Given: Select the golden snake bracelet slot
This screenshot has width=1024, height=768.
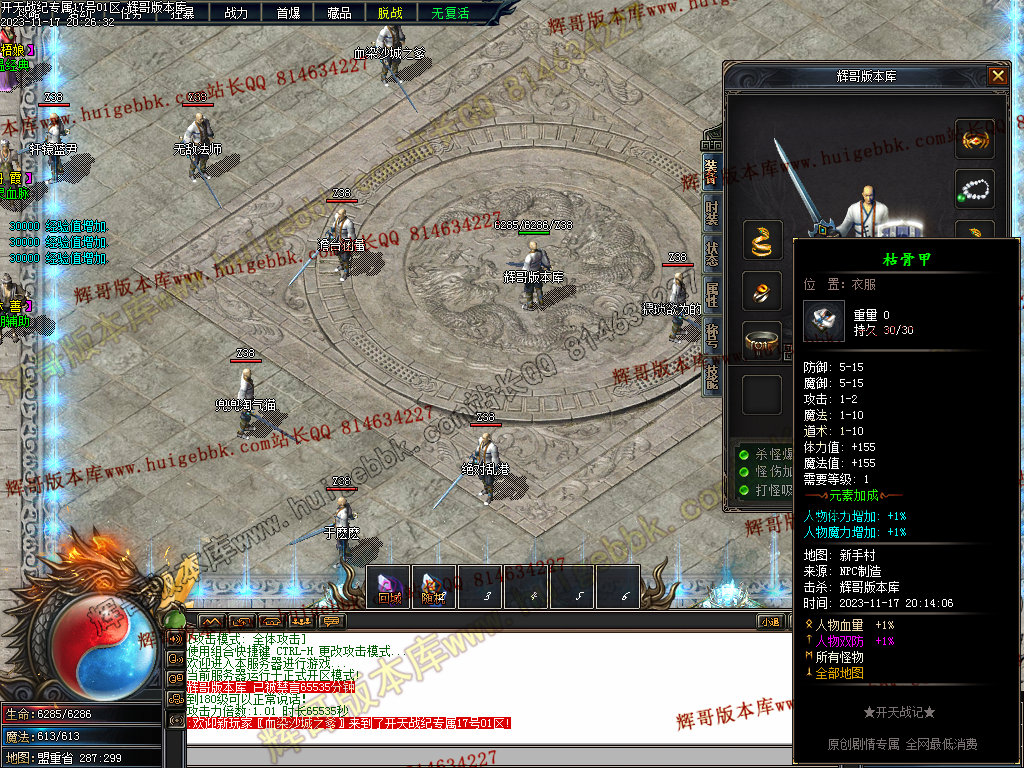Looking at the screenshot, I should pos(762,240).
